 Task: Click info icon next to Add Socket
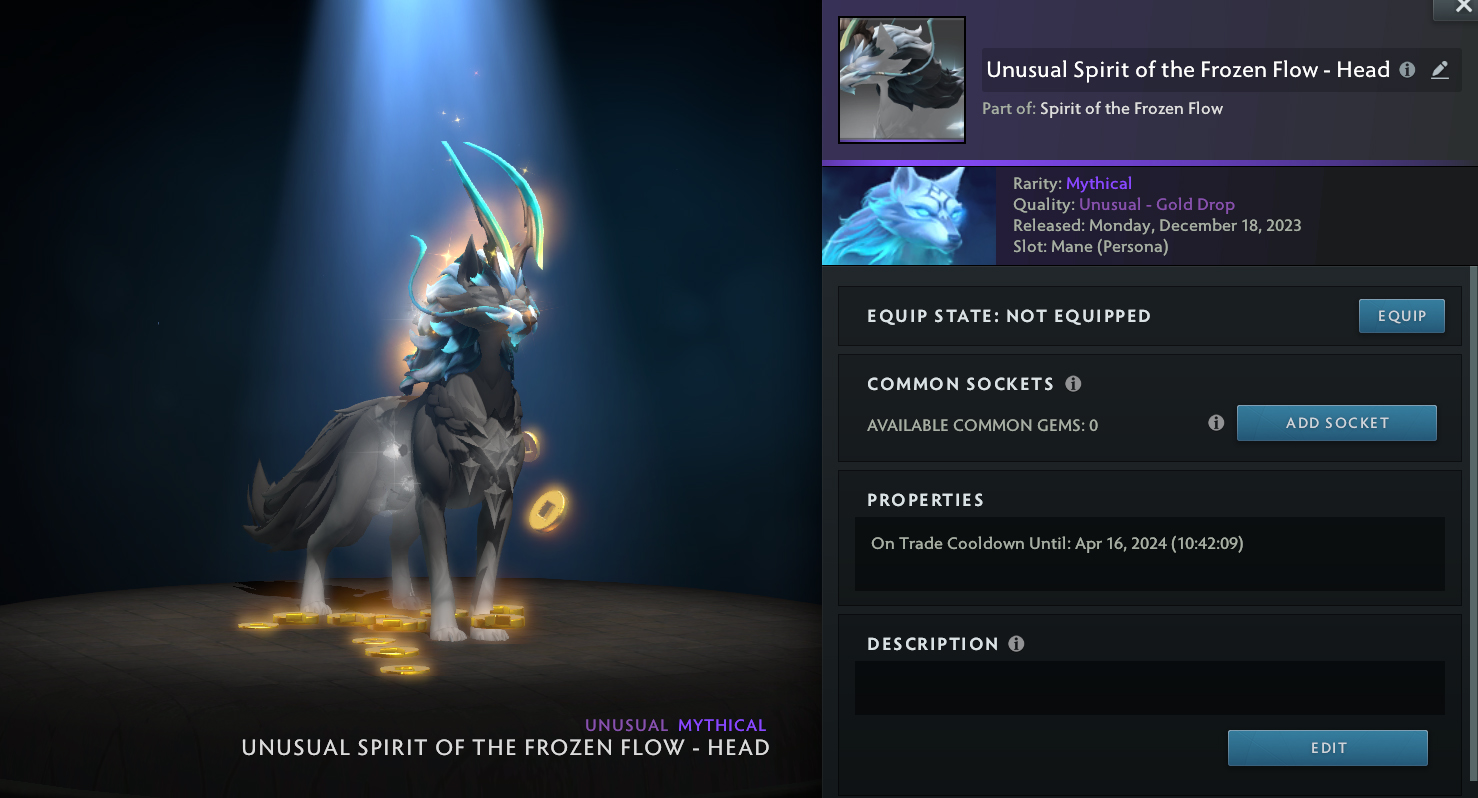tap(1216, 423)
